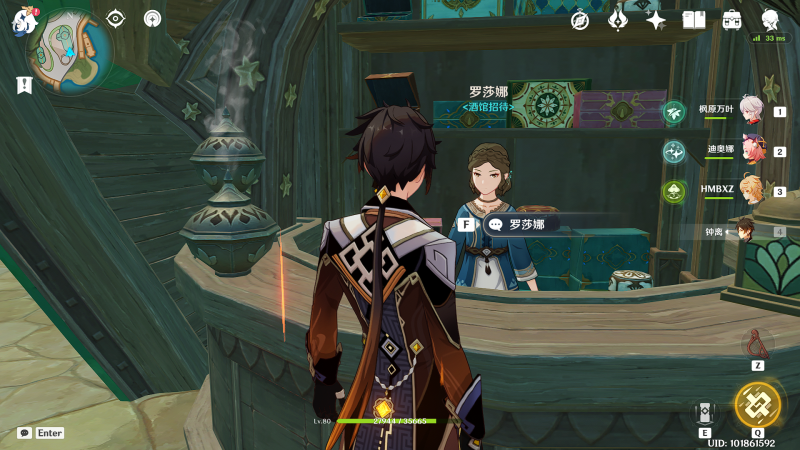Select the active character 钟离 row
Viewport: 800px width, 450px height.
pyautogui.click(x=747, y=231)
